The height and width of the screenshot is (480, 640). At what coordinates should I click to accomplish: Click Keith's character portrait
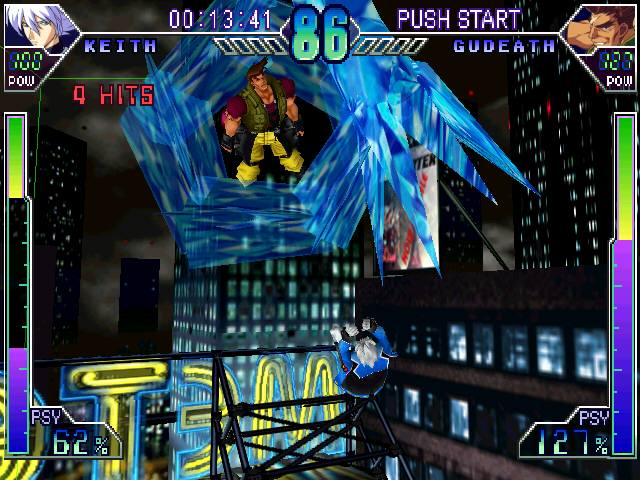pos(38,26)
